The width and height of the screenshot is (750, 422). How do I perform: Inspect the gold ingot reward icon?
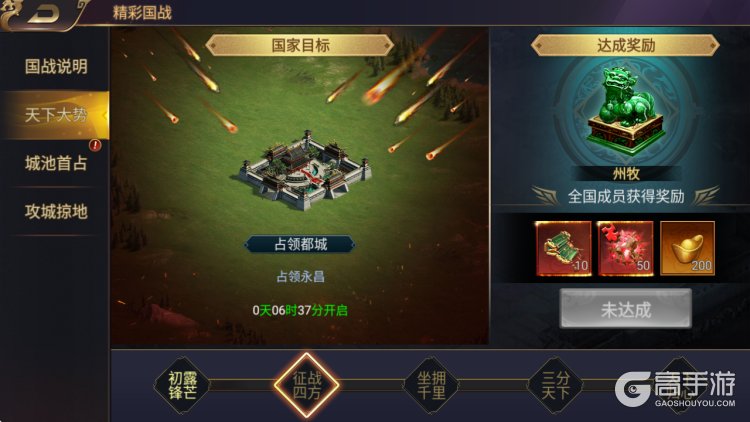point(687,248)
